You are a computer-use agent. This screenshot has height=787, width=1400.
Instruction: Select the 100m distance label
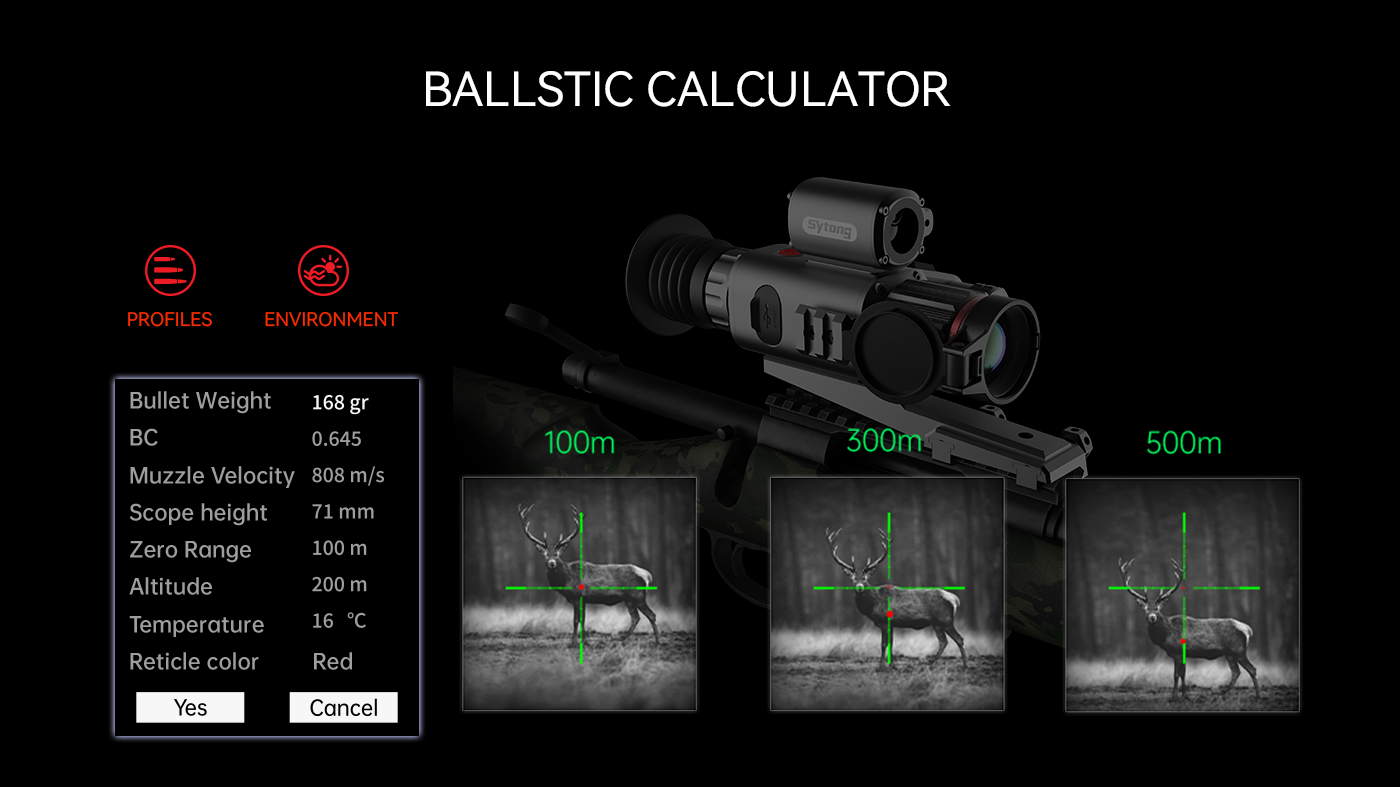tap(578, 444)
